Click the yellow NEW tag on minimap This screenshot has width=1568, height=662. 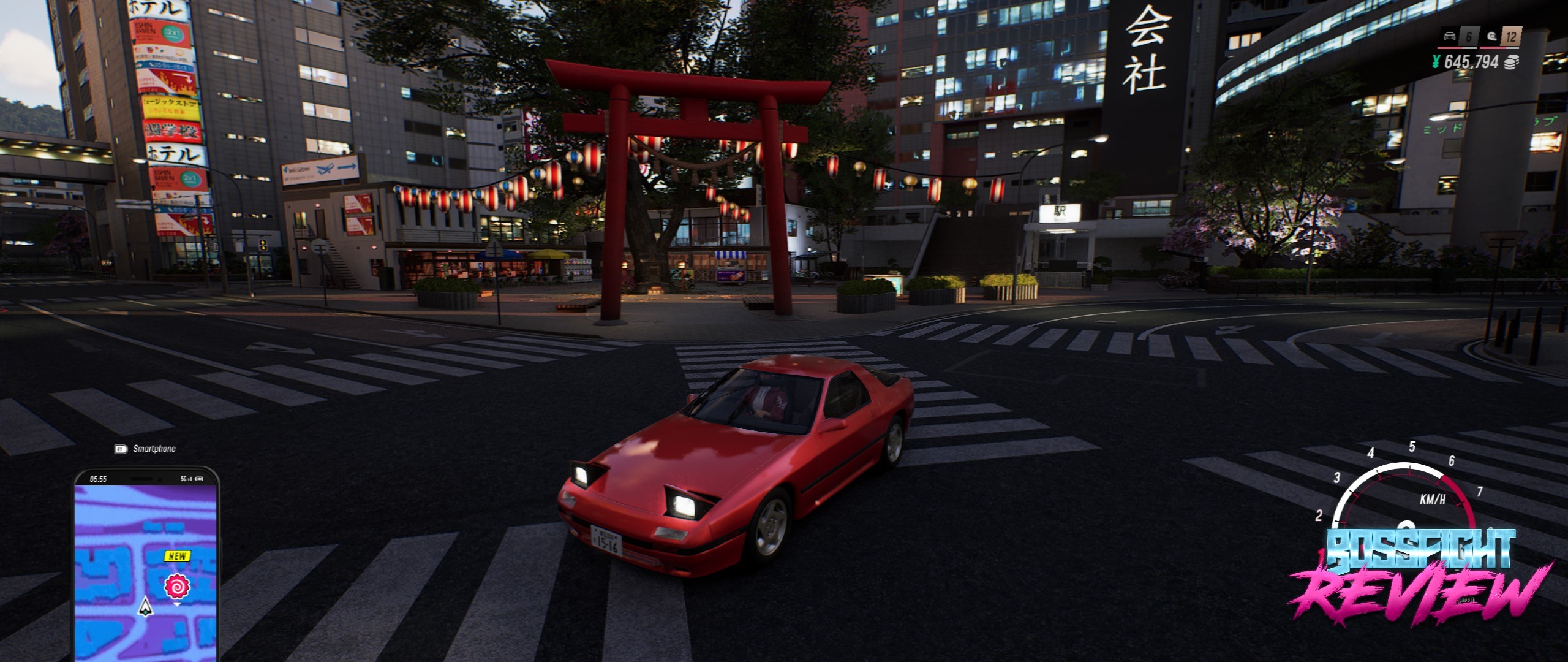(x=178, y=556)
